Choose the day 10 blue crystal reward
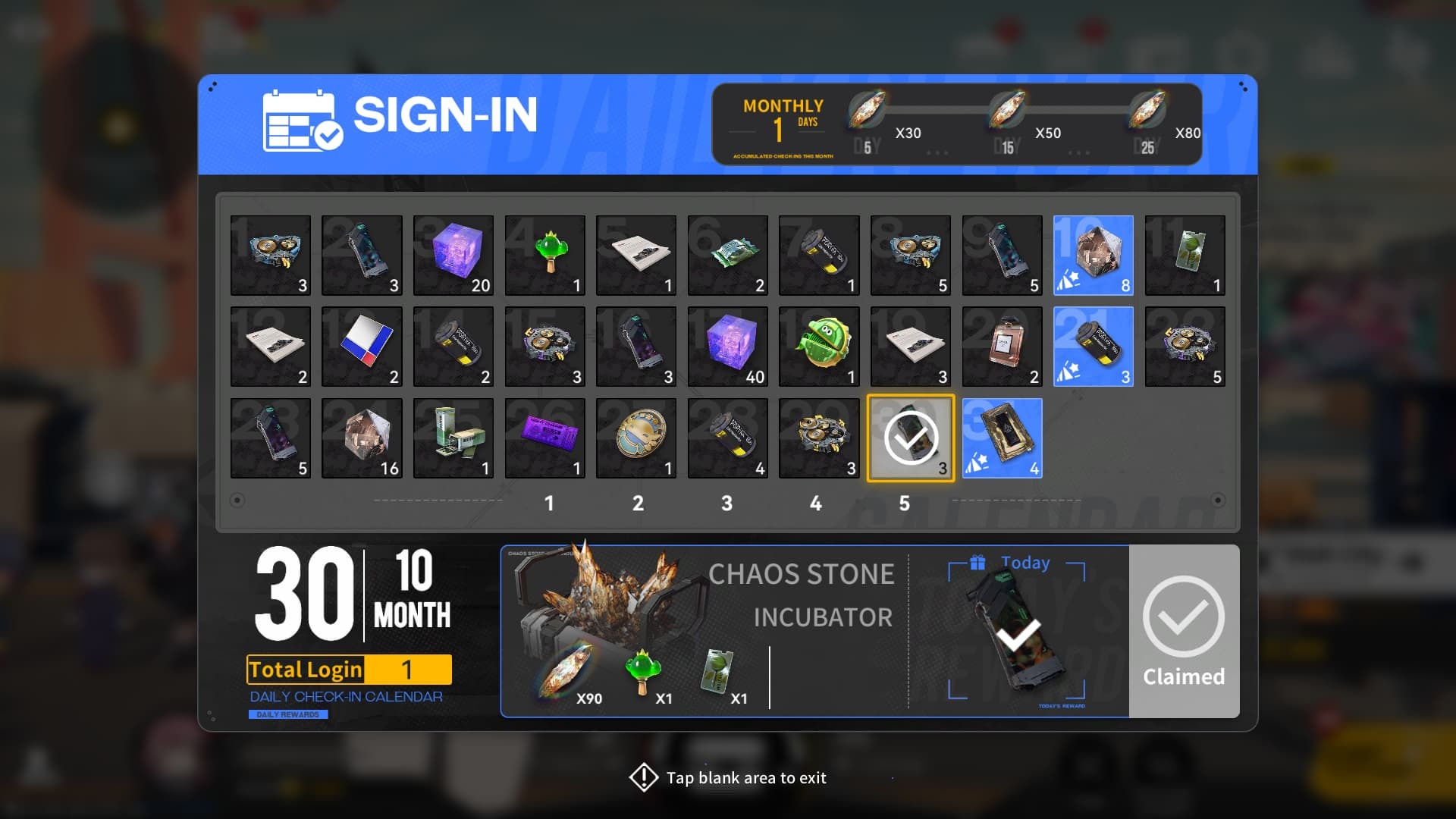 (1093, 256)
